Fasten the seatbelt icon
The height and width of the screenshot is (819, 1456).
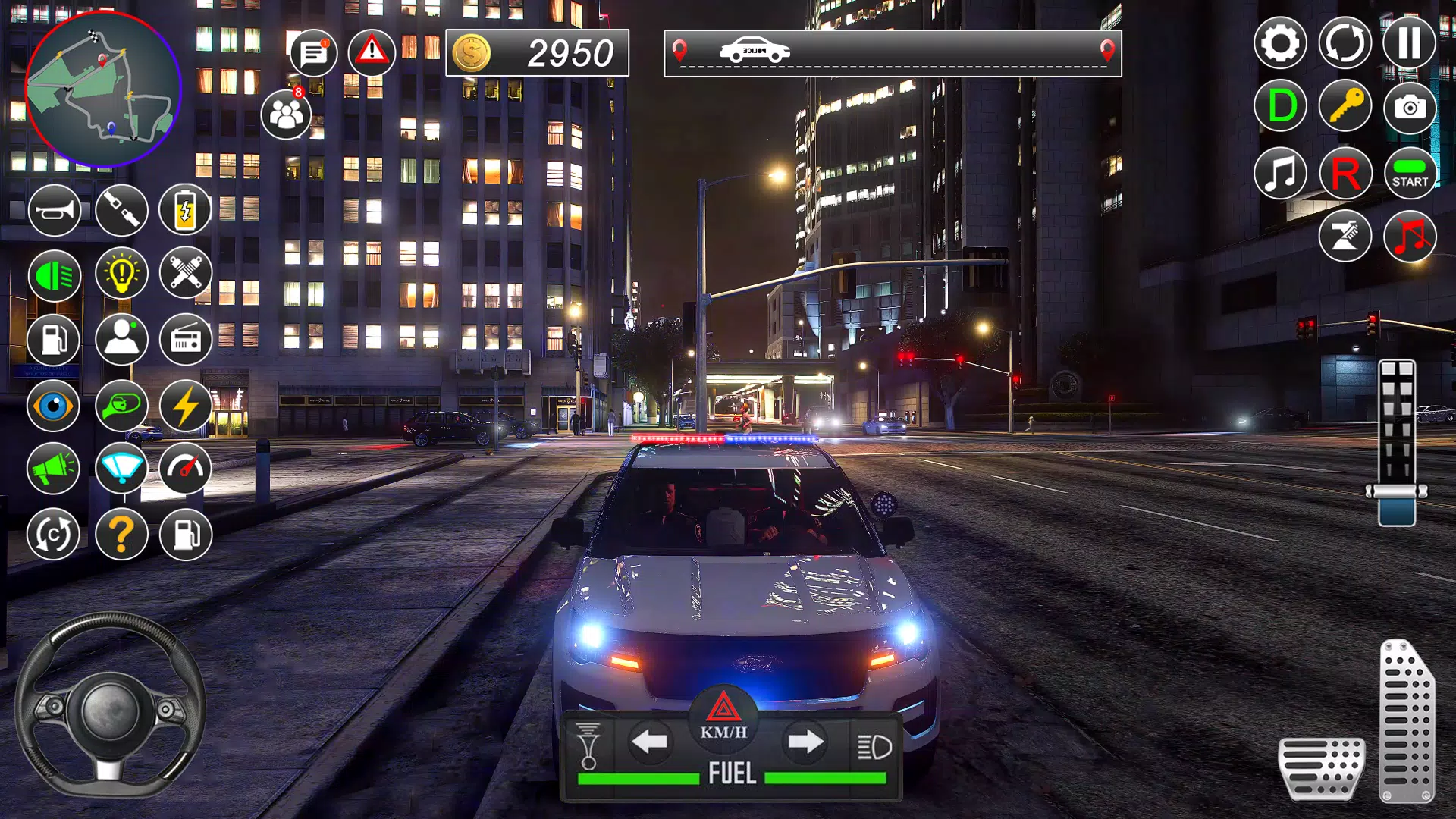coord(121,209)
